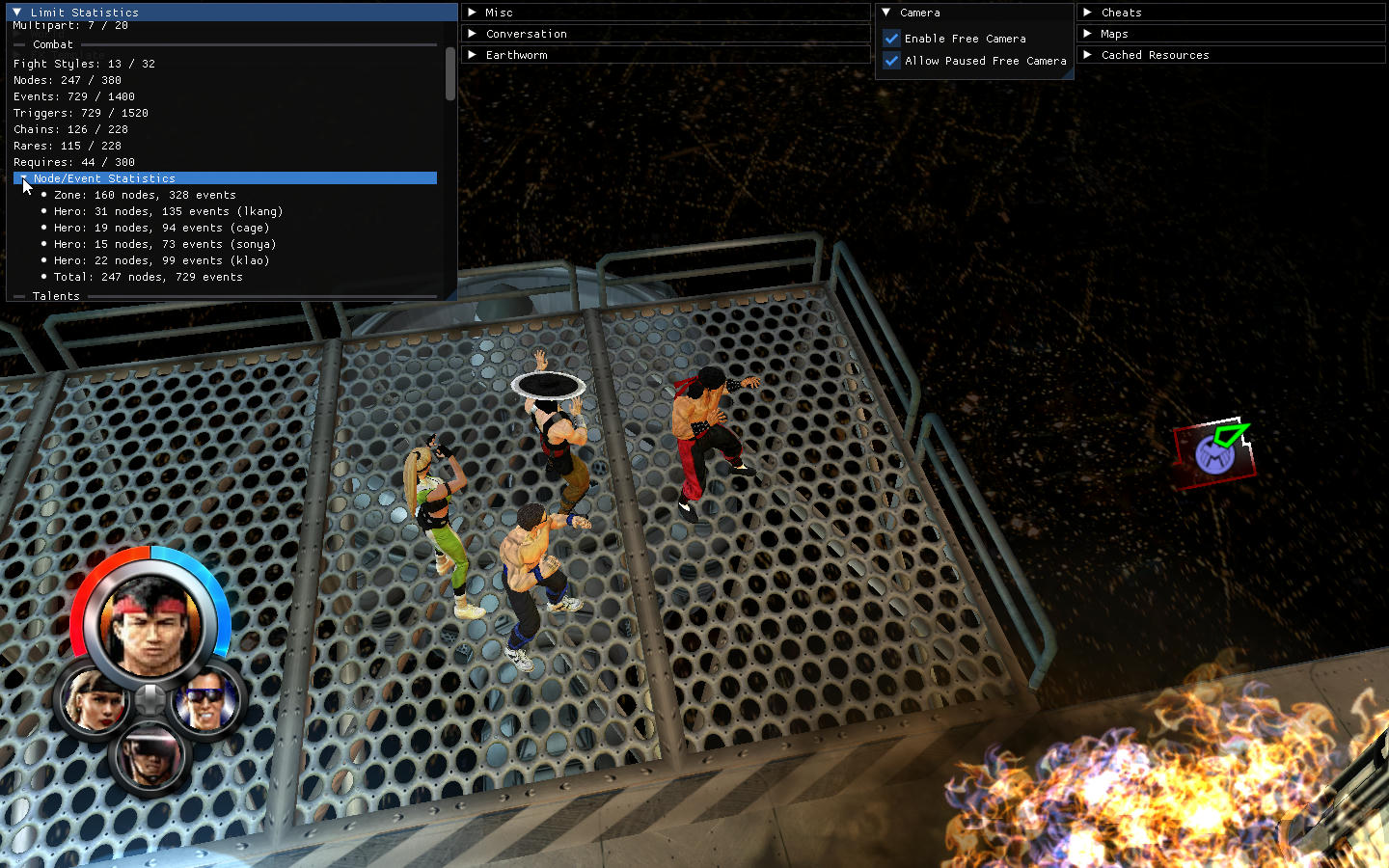
Task: Switch to Sonya's portrait
Action: [94, 701]
